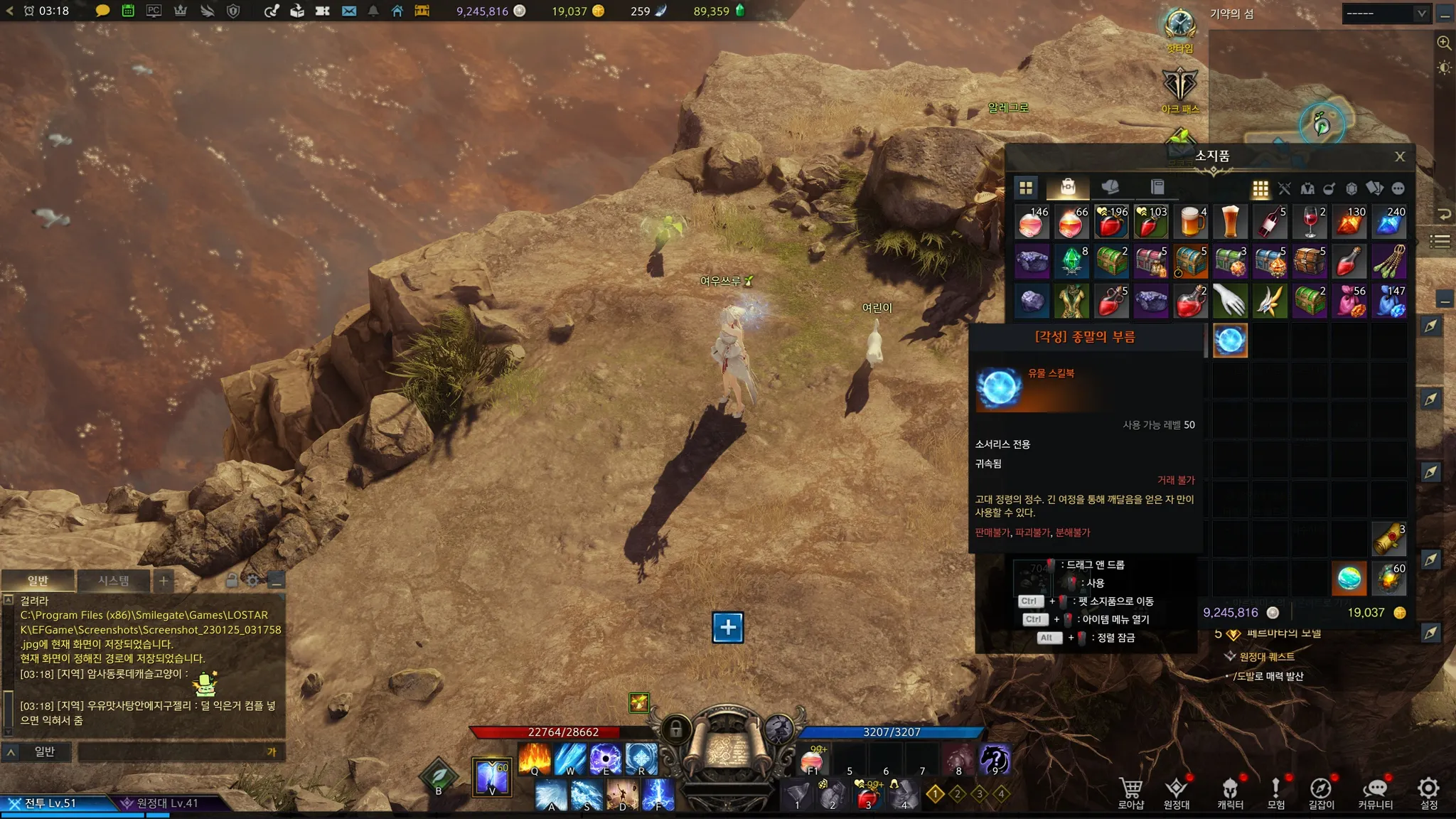
Task: Open the 로아샵 shop menu
Action: point(1130,793)
